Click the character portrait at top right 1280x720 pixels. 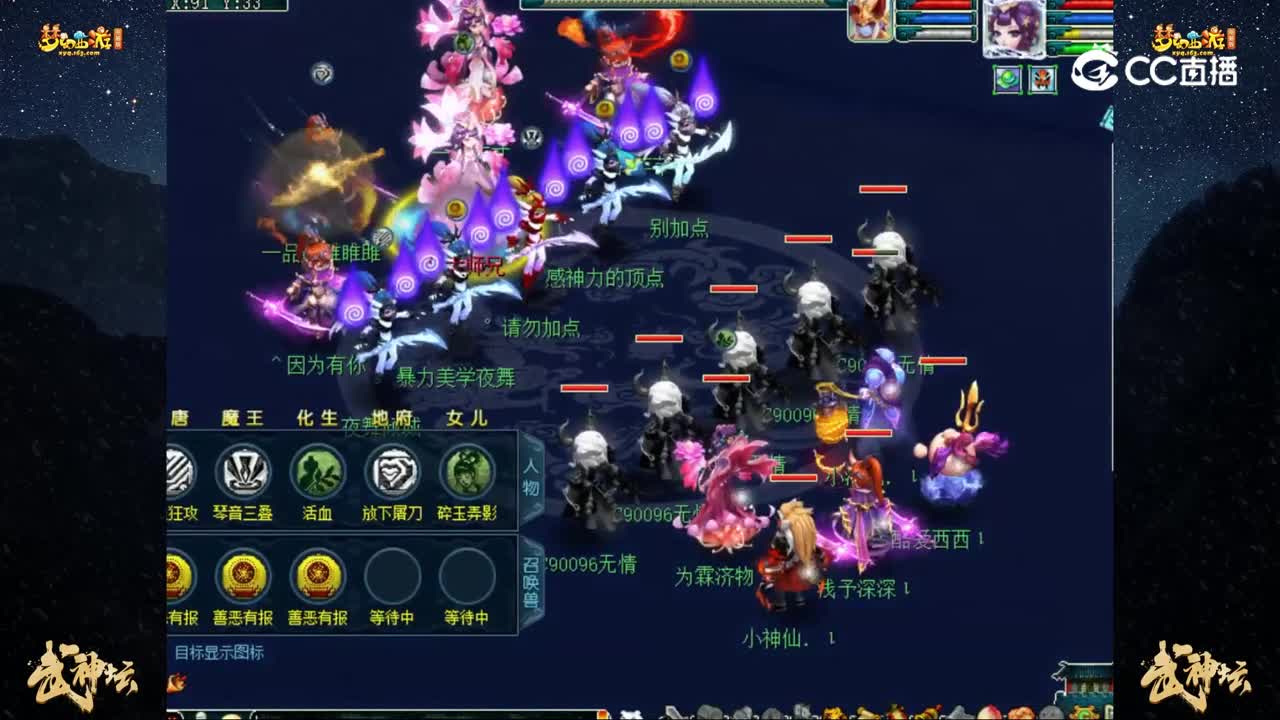click(x=1013, y=26)
